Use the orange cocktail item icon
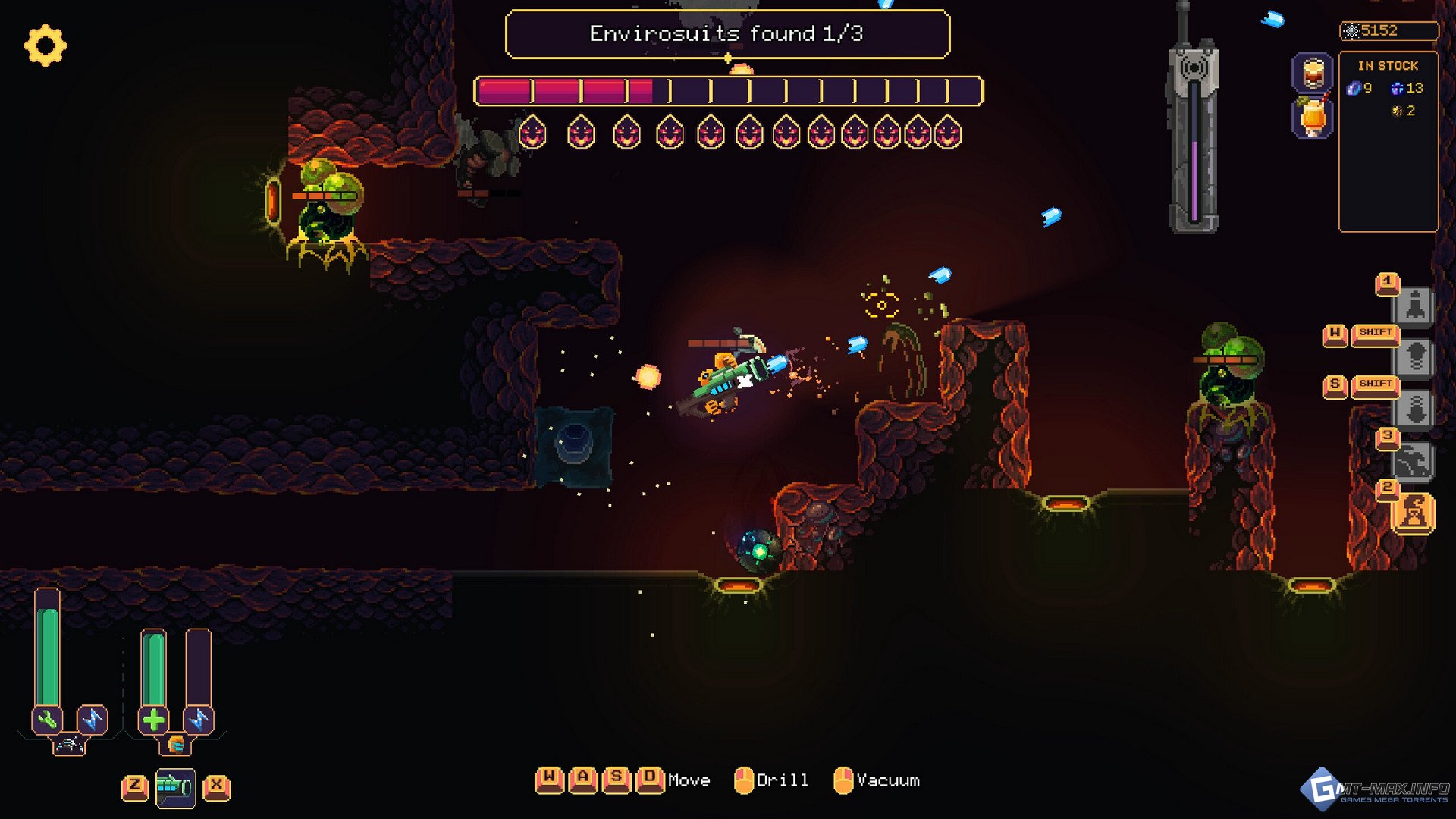This screenshot has height=819, width=1456. click(1313, 118)
